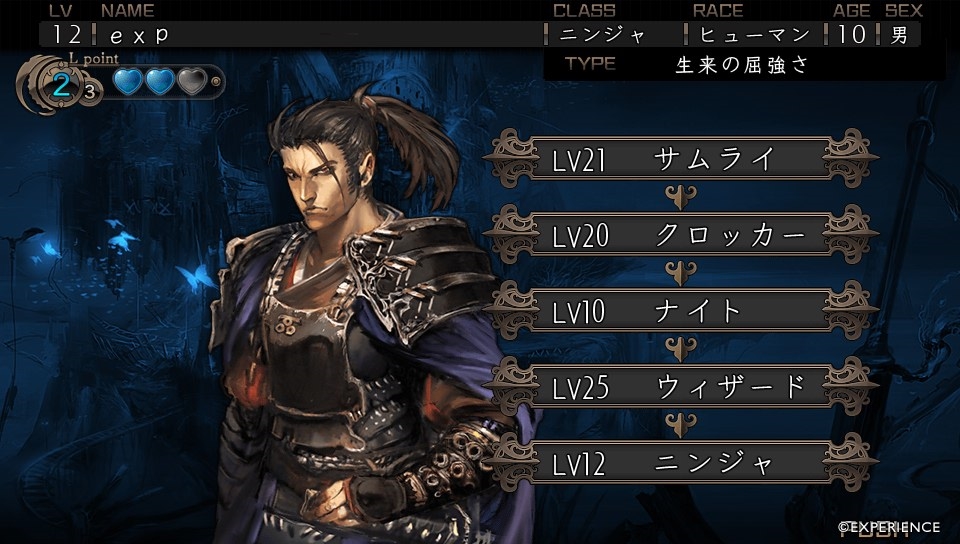Pick the LV10 ナイト class entry
Image resolution: width=960 pixels, height=544 pixels.
(680, 311)
